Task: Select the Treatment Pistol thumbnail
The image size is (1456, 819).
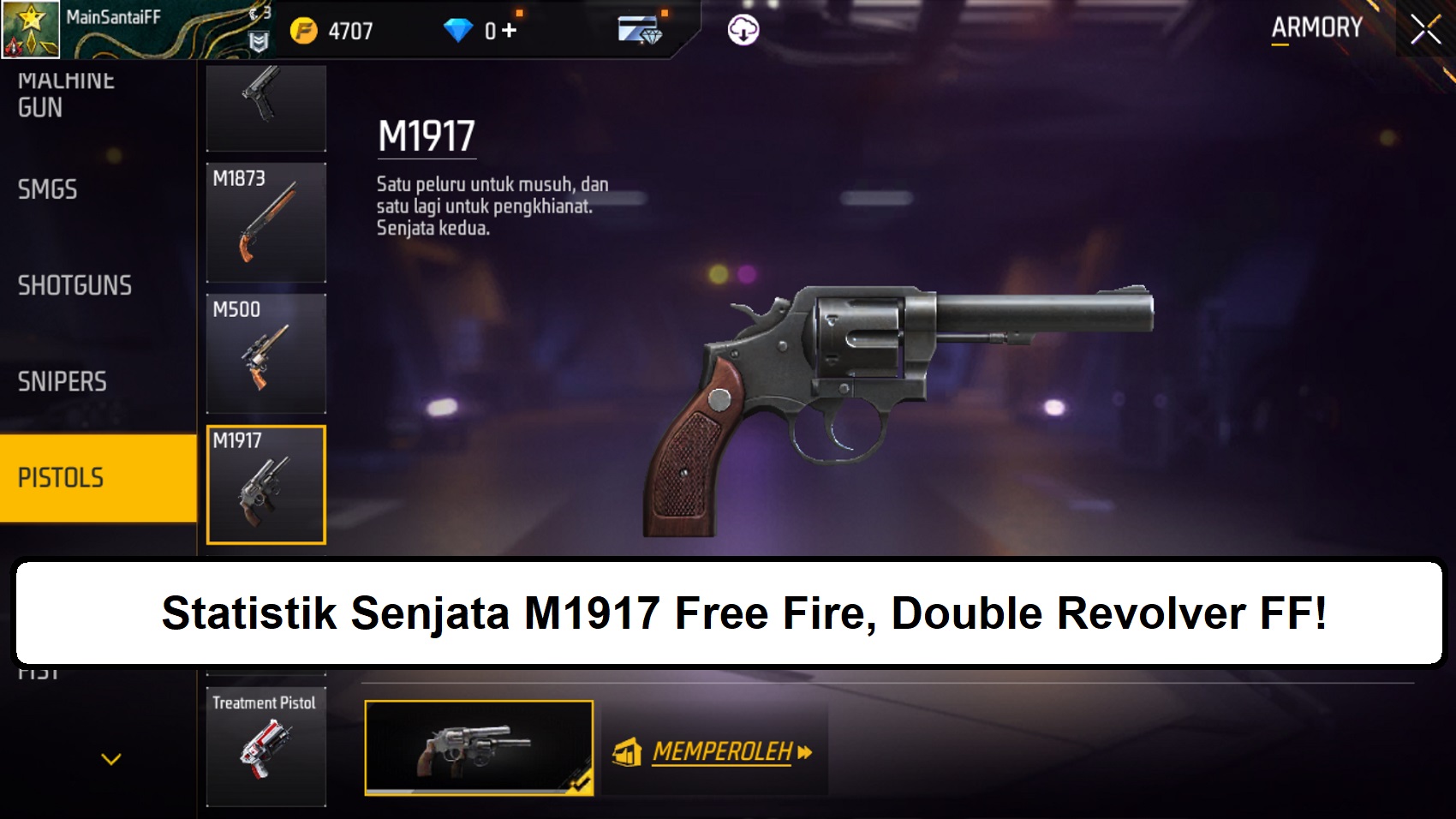Action: [266, 745]
